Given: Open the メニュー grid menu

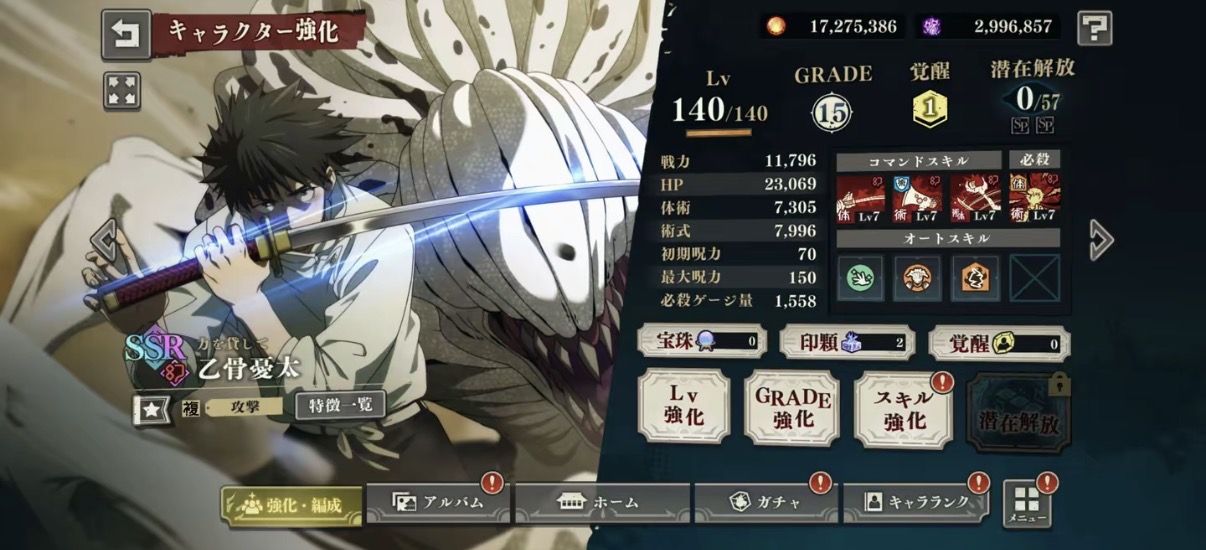Looking at the screenshot, I should [x=1027, y=504].
